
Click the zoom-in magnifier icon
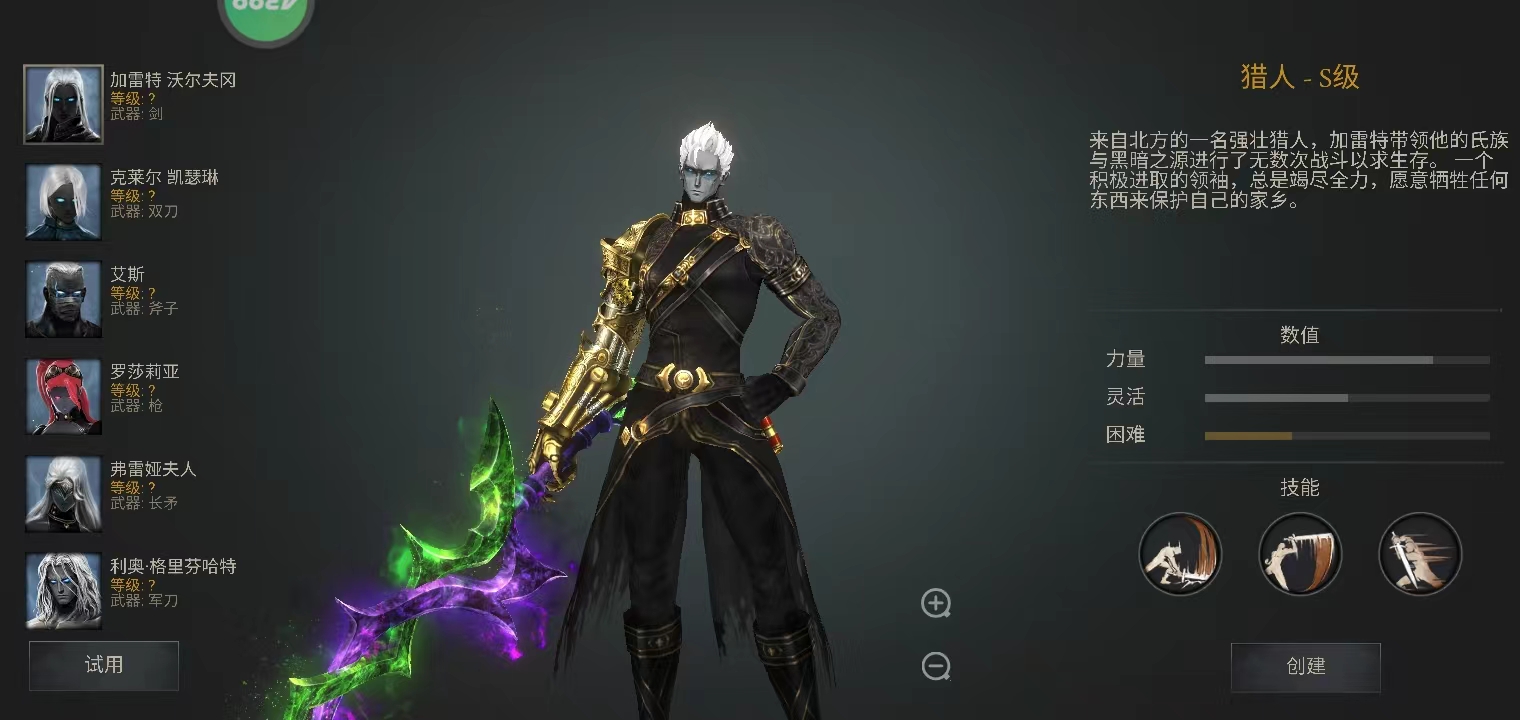click(x=936, y=604)
